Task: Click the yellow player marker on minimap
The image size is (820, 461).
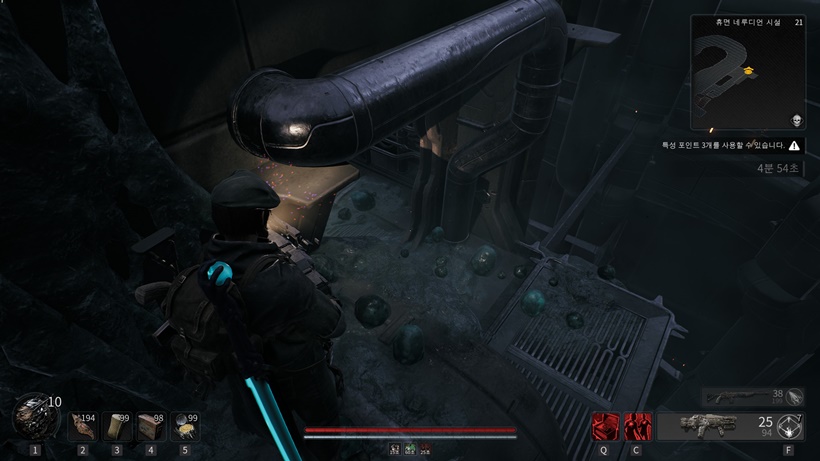Action: tap(747, 70)
